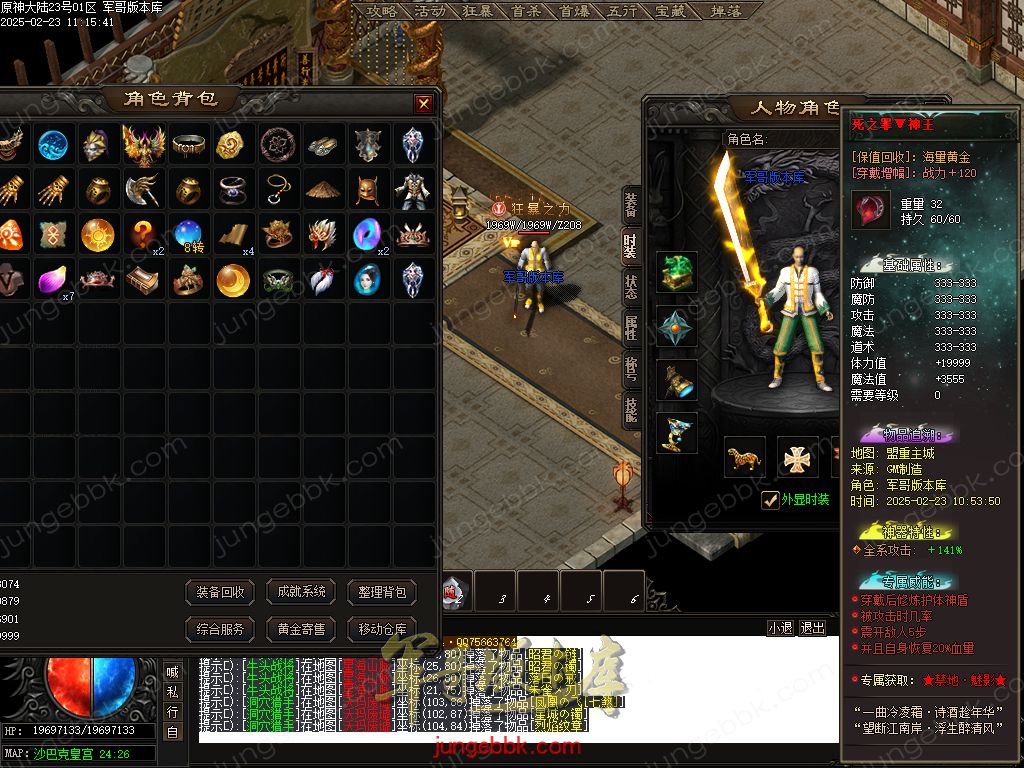Select the green jade dragon seal slot
Viewport: 1024px width, 768px height.
click(x=677, y=272)
